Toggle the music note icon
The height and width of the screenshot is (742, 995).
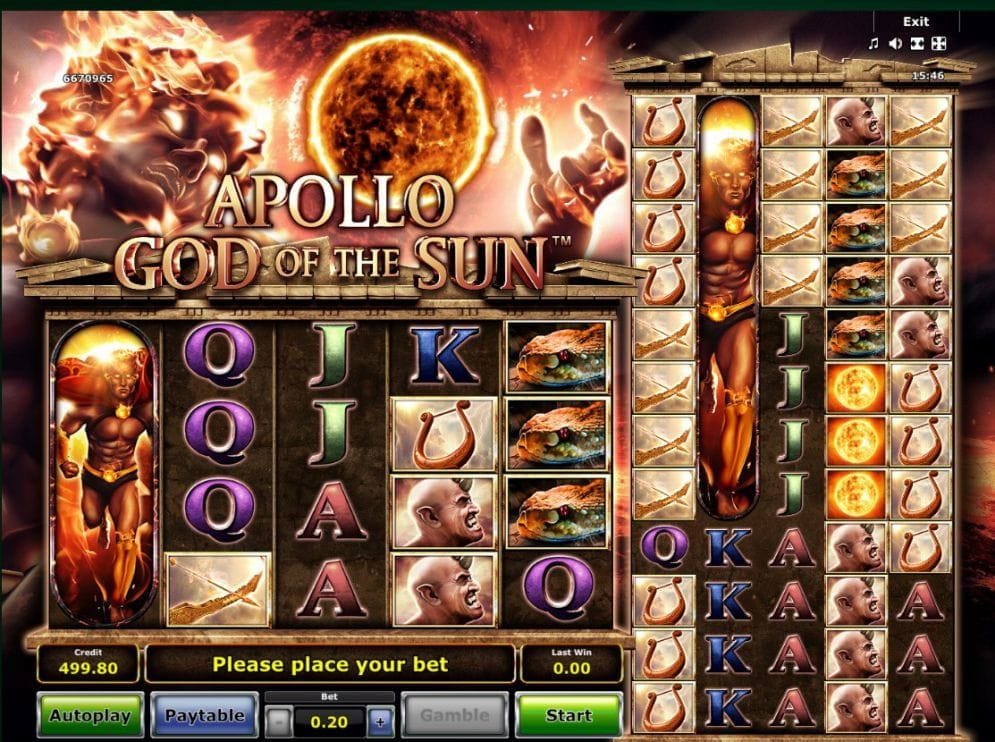[x=873, y=43]
